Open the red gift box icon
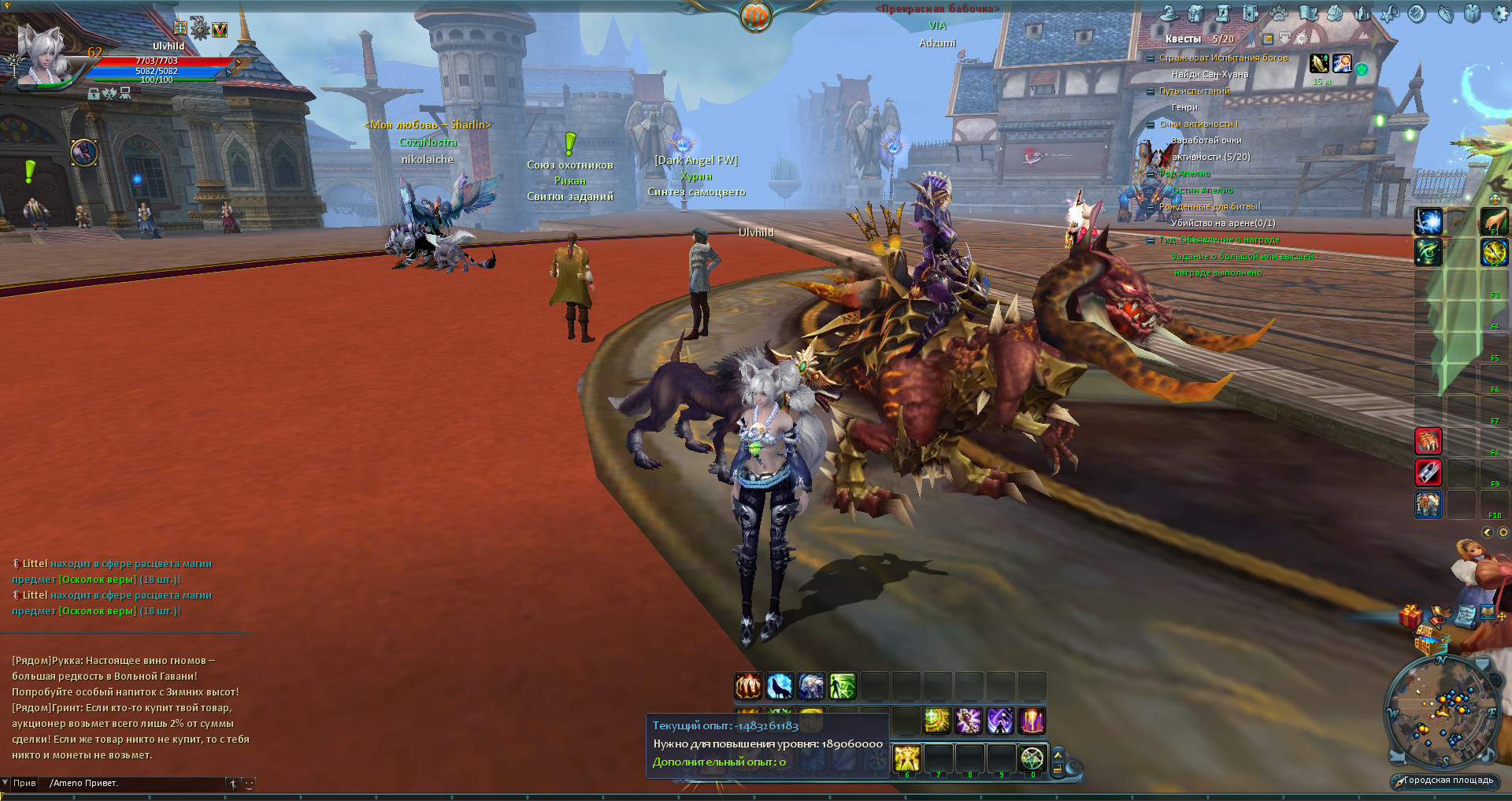 coord(1410,616)
